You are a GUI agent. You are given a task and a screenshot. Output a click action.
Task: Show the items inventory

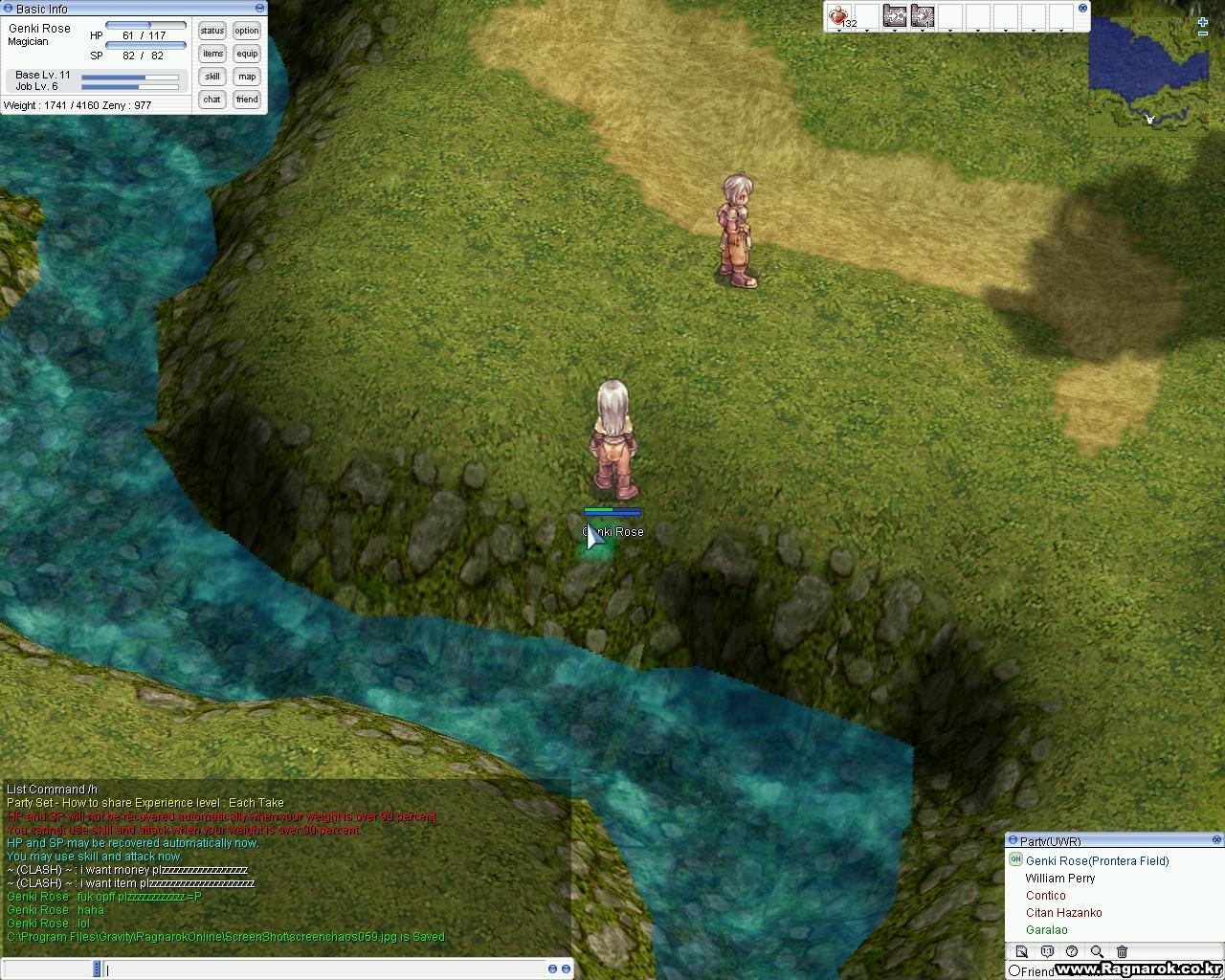click(x=212, y=54)
